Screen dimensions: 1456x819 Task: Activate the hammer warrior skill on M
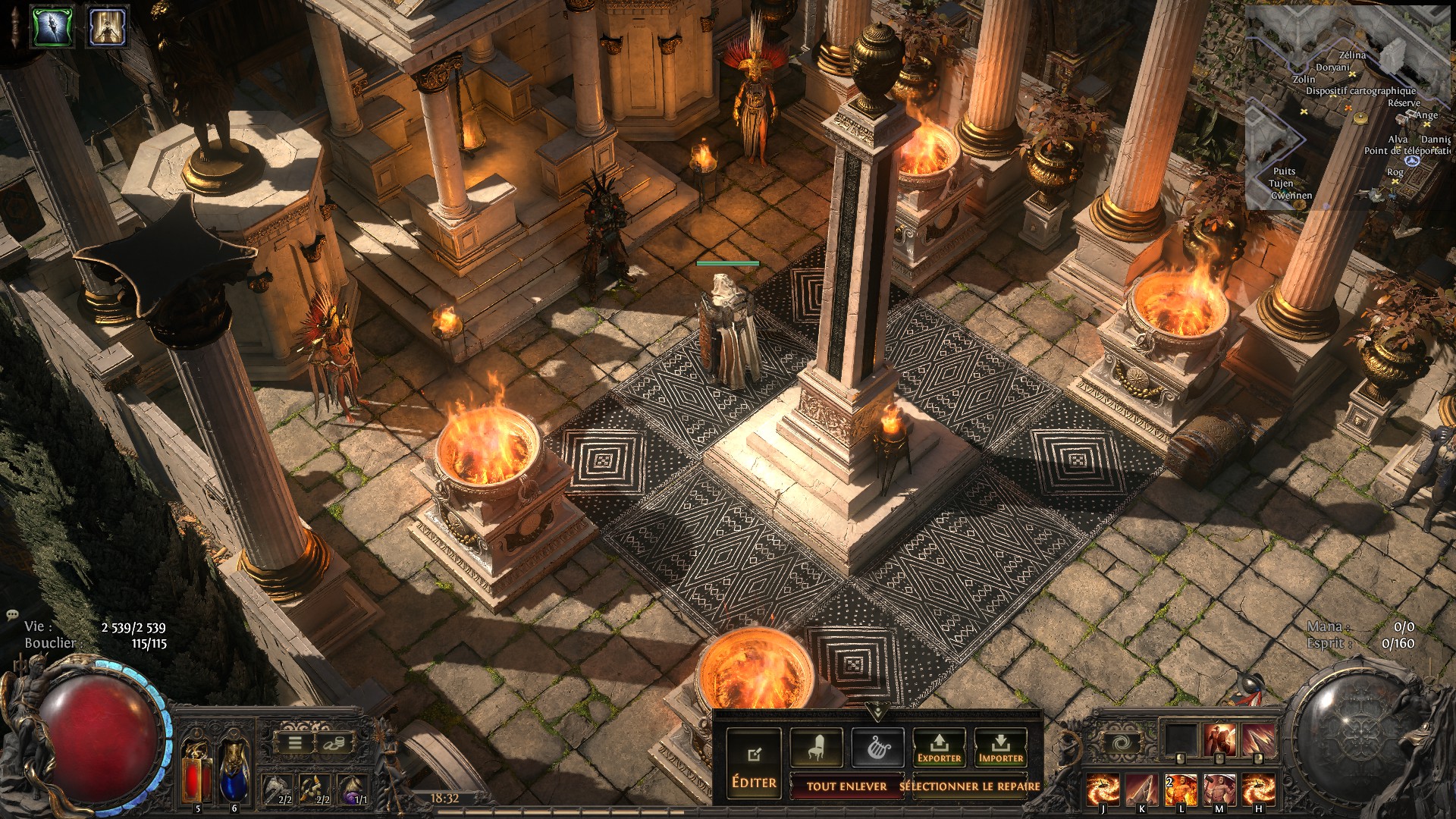pos(1219,789)
